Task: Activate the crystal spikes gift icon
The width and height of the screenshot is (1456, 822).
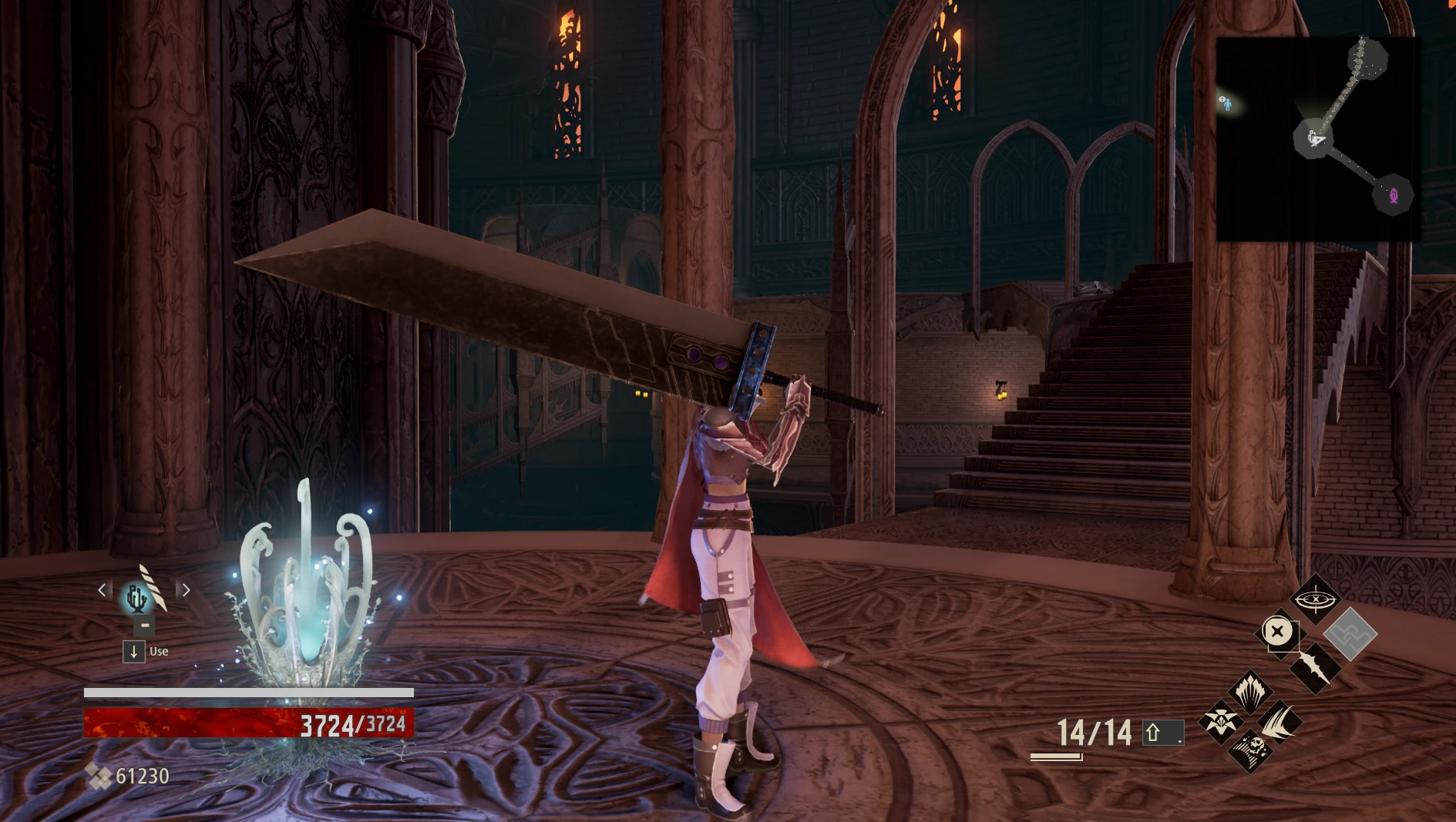Action: pos(1249,690)
